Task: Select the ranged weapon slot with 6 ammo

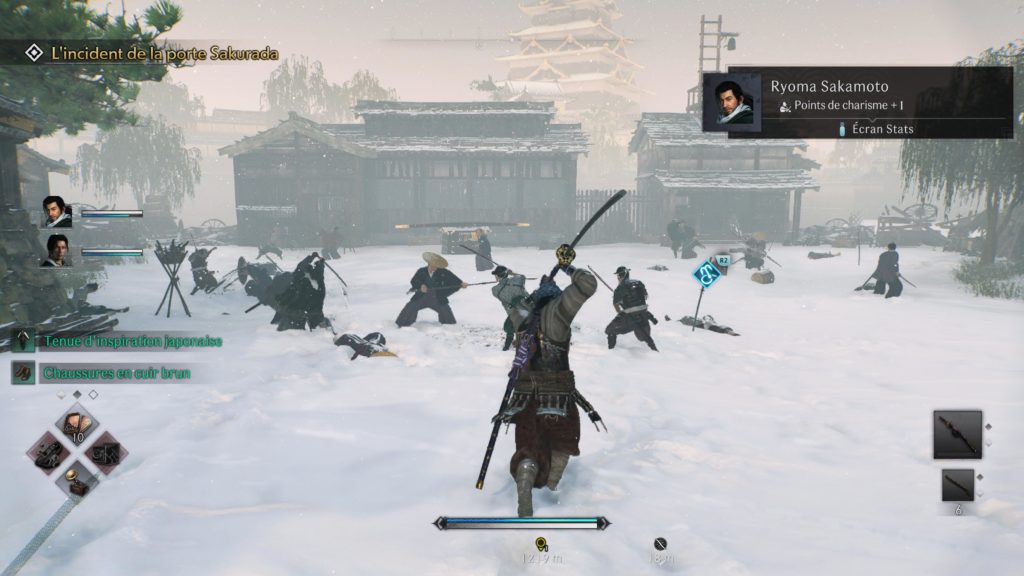Action: point(957,485)
